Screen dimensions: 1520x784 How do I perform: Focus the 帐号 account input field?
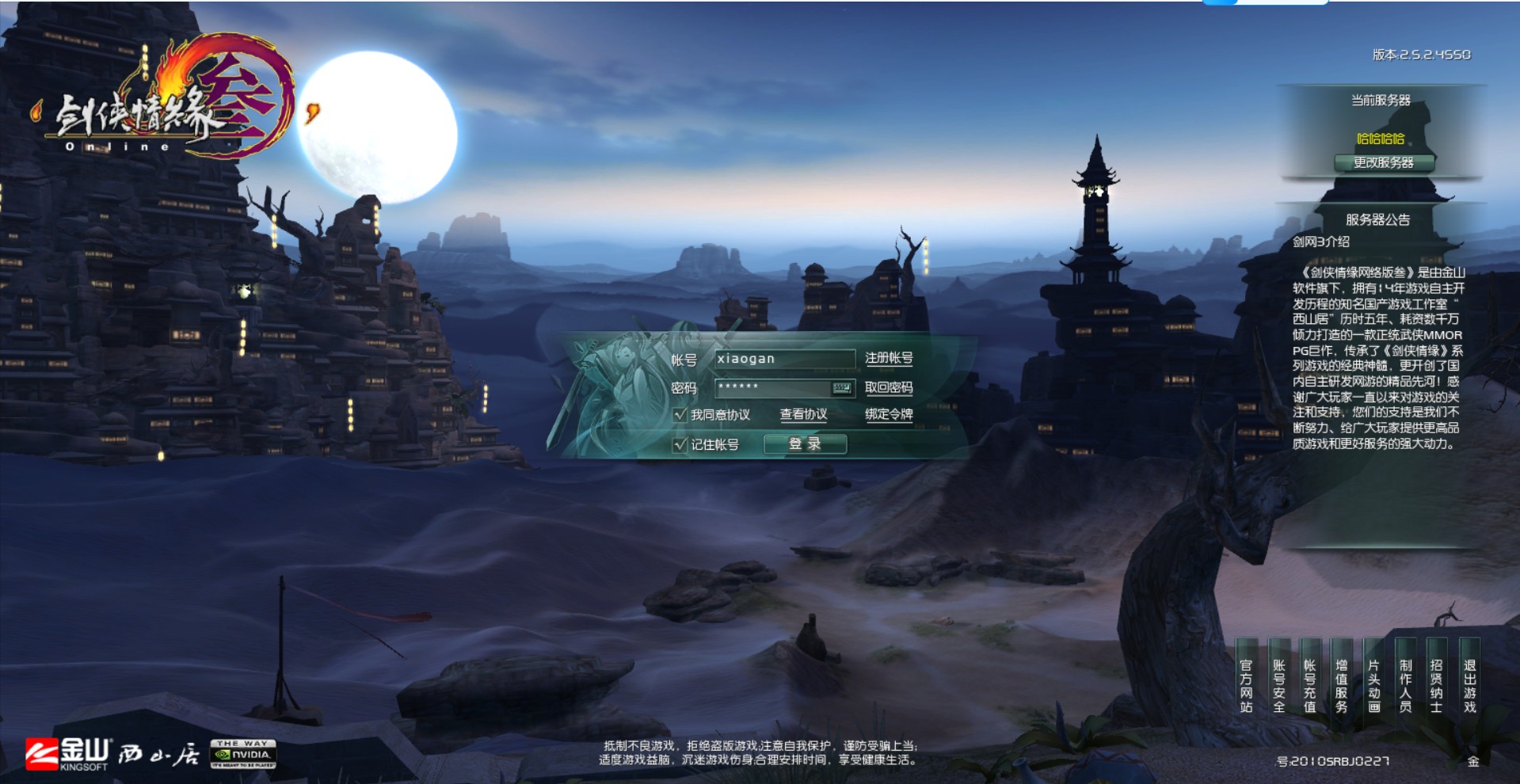[x=783, y=359]
